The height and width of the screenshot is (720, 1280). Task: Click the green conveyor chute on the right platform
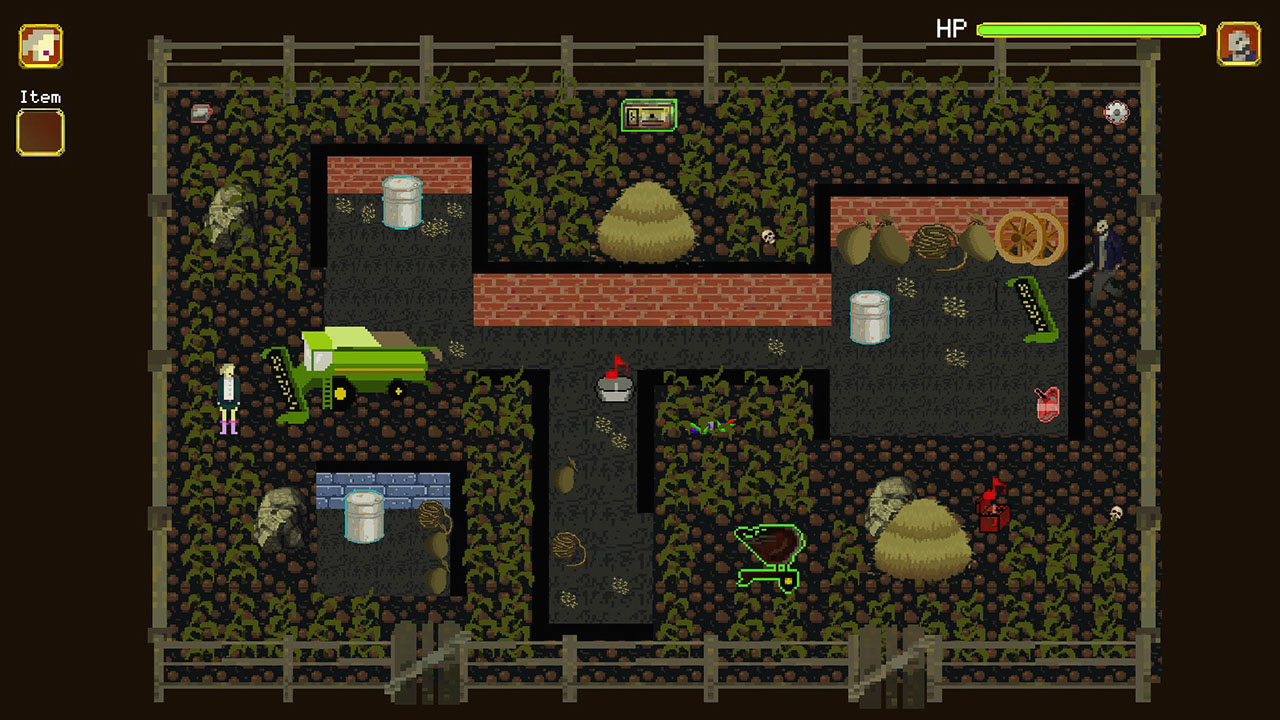pyautogui.click(x=1036, y=307)
